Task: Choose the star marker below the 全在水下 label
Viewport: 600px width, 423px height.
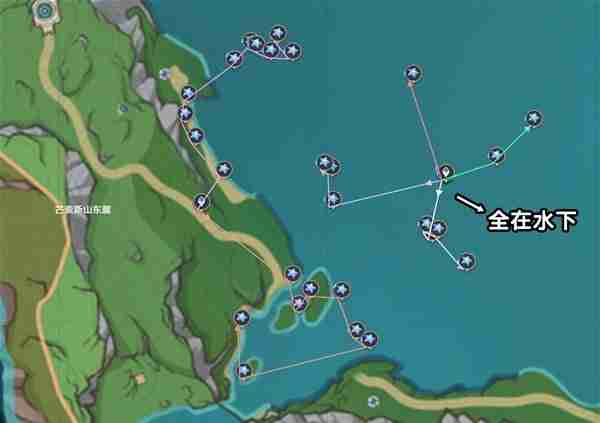Action: pyautogui.click(x=466, y=261)
